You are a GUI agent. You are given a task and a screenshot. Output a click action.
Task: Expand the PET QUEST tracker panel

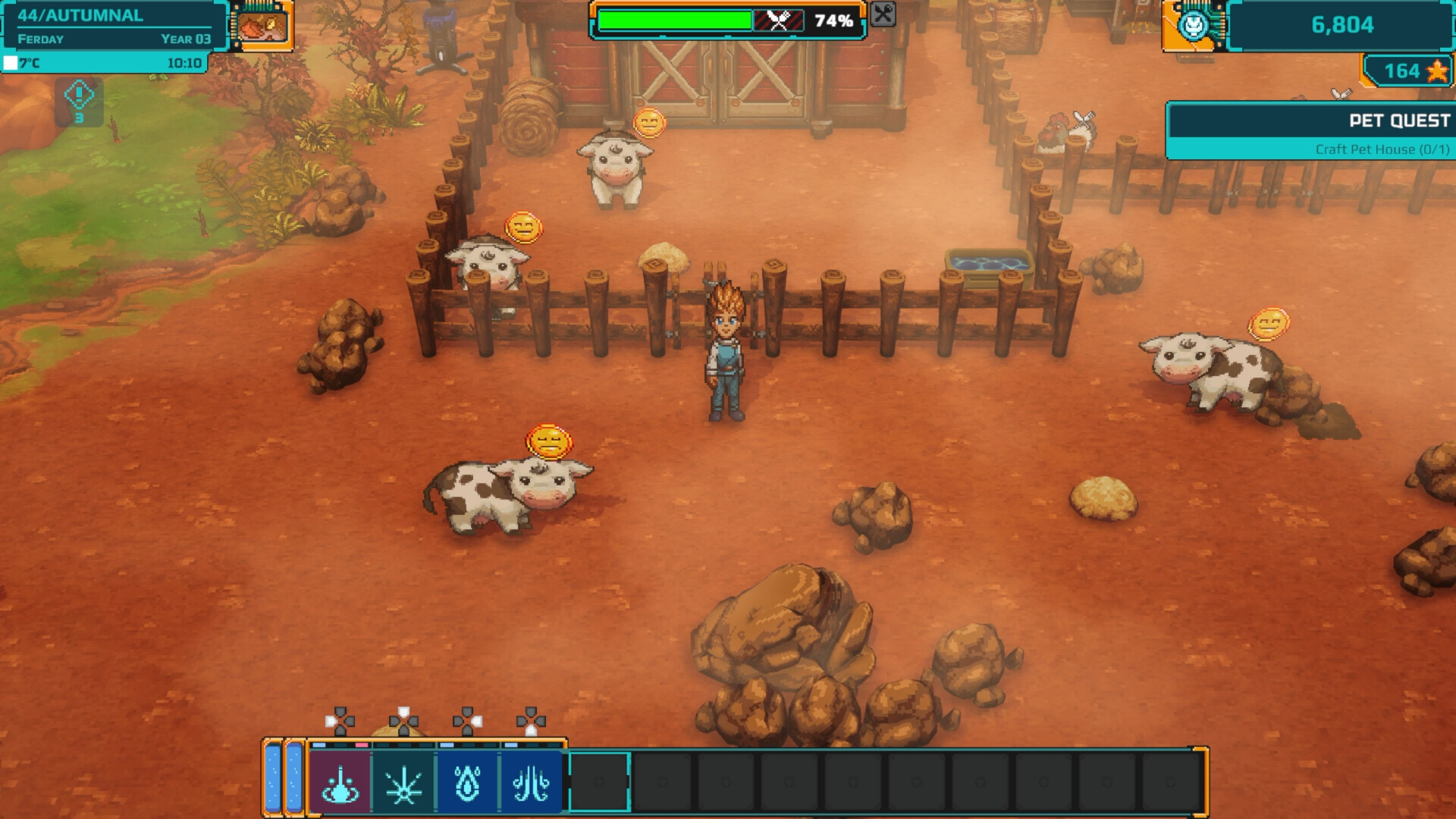pos(1399,120)
